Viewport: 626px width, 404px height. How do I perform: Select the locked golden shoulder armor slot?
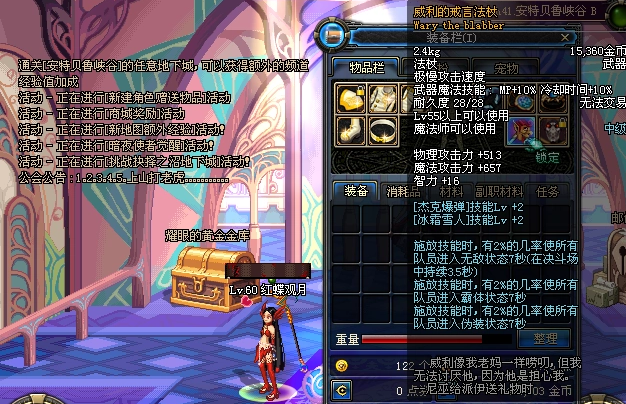(x=350, y=98)
